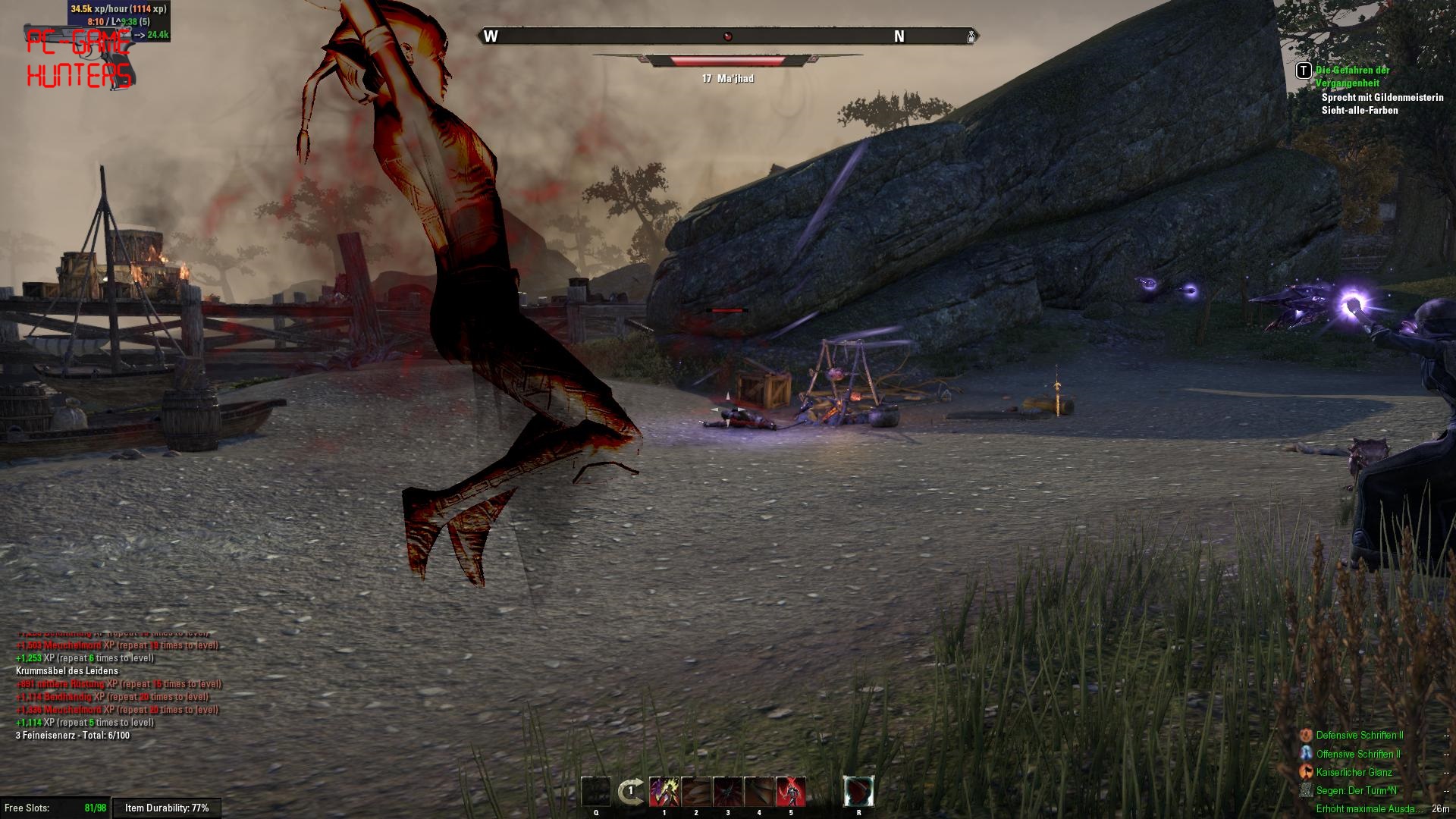Click the Kaiserlicher Glanz buff entry
Screen dimensions: 1456x819
[1354, 772]
